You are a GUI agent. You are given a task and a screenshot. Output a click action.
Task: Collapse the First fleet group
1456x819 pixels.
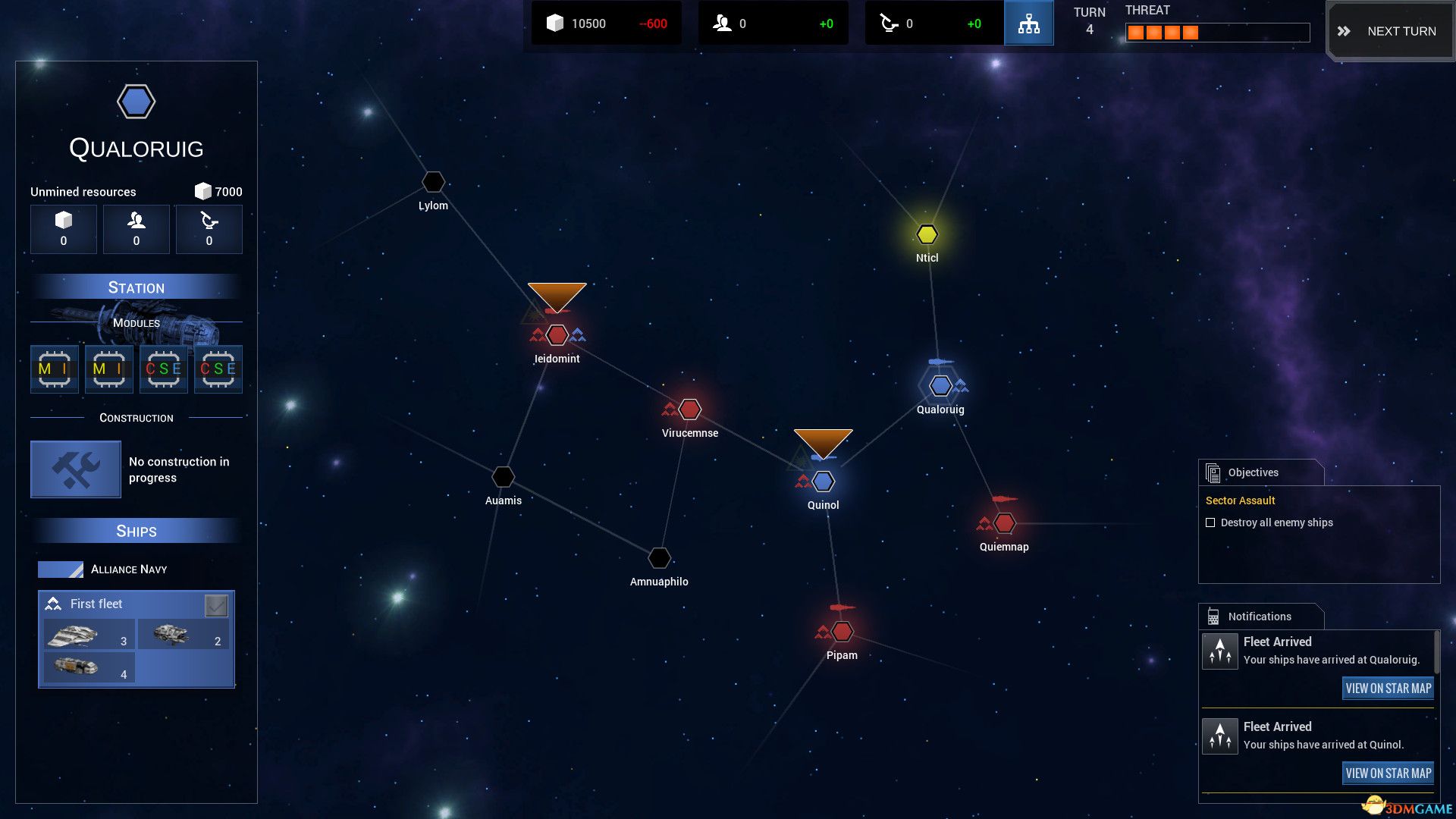(52, 604)
